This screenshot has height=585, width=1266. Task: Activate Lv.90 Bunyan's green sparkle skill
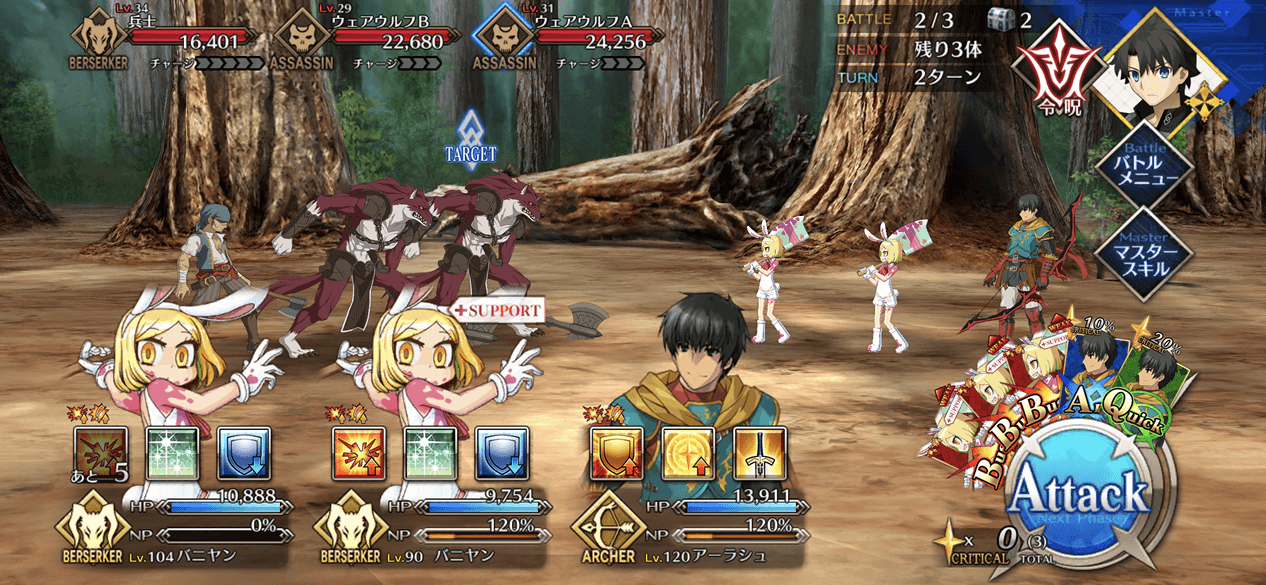pos(430,452)
